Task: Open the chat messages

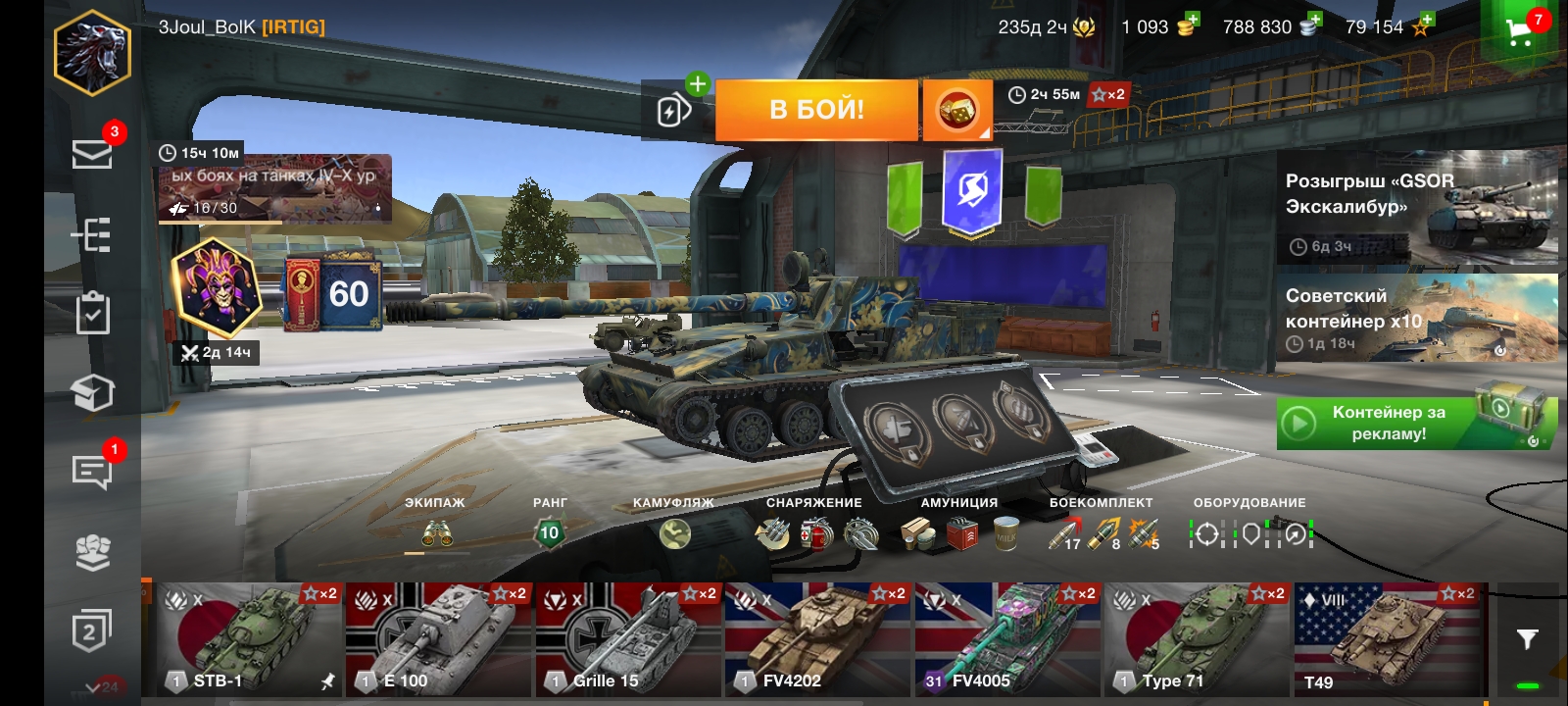Action: coord(92,472)
